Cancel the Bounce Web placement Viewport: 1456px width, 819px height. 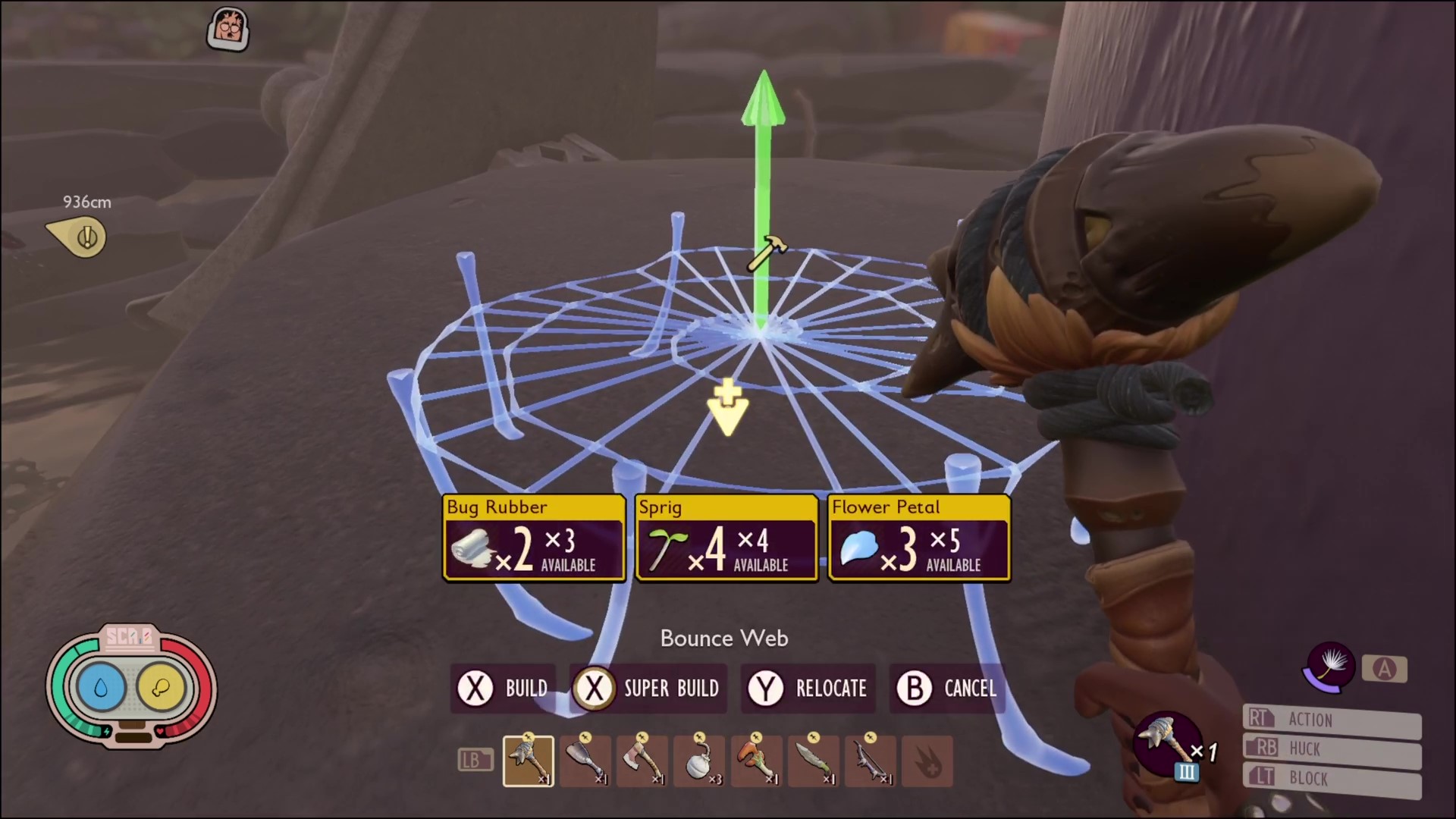click(x=947, y=689)
